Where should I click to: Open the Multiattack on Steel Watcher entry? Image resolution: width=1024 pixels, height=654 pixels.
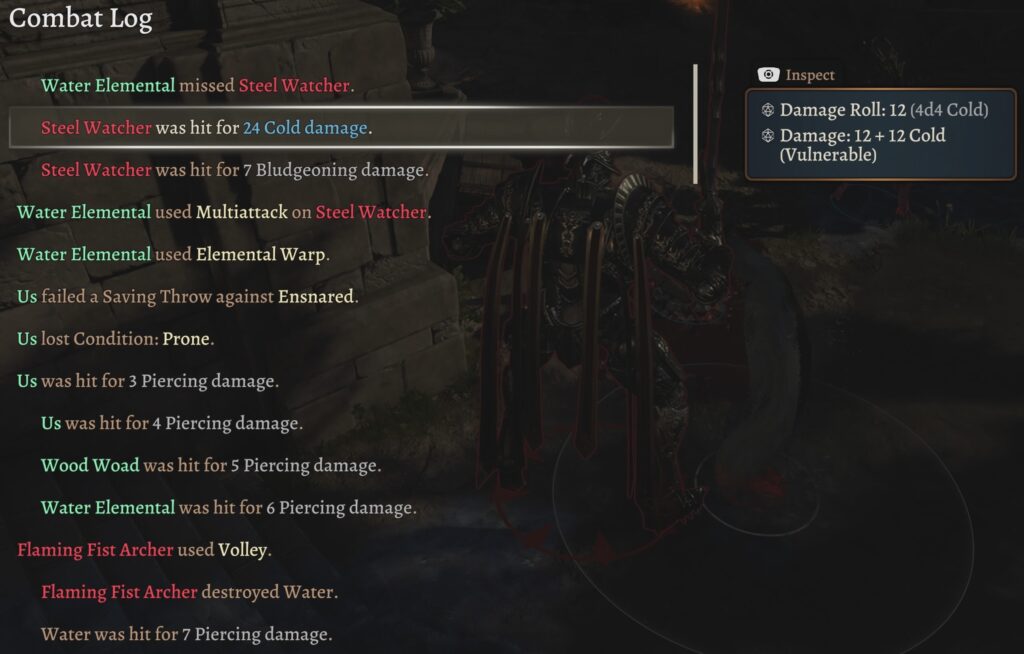click(223, 212)
